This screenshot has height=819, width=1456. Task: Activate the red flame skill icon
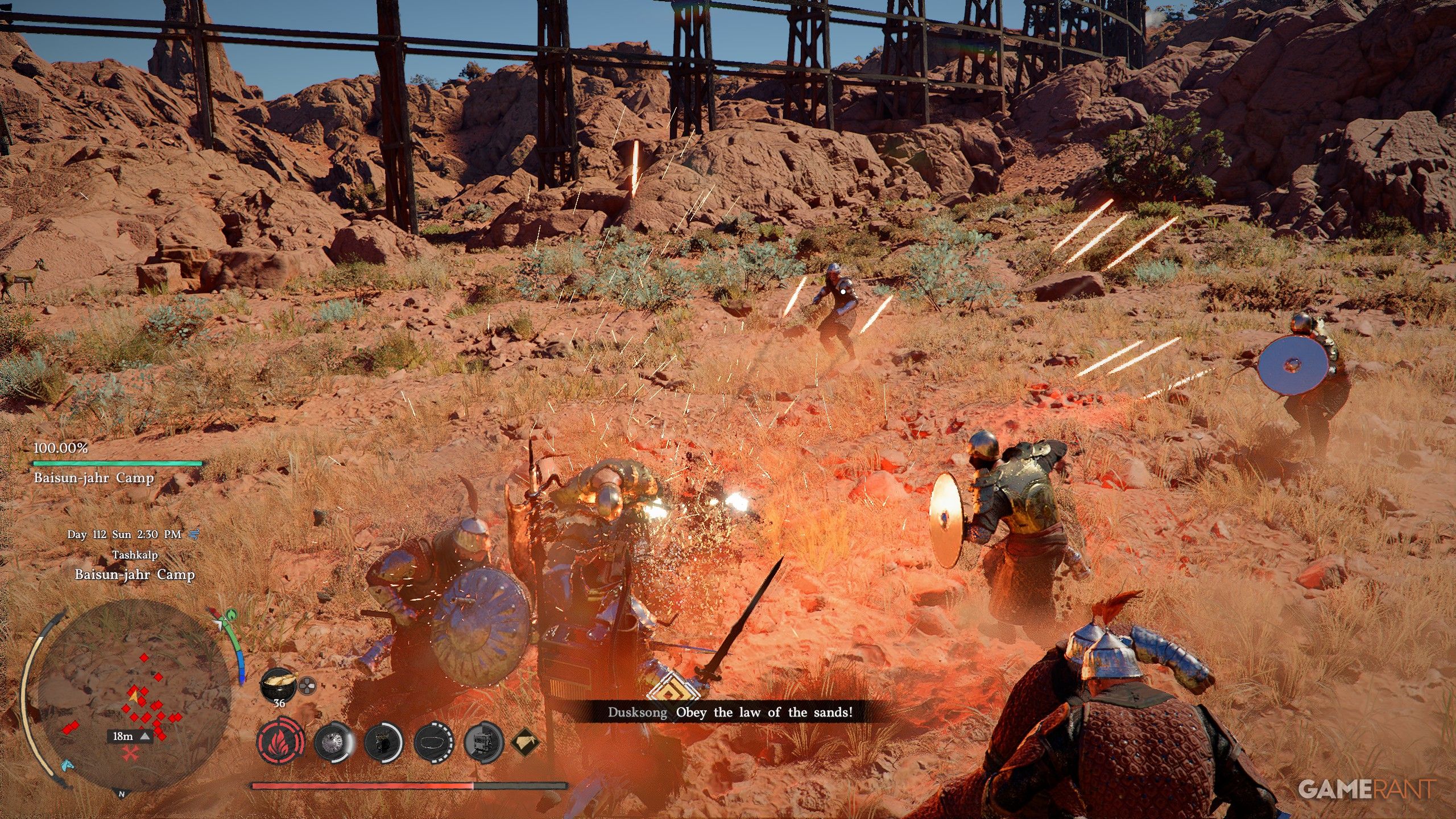click(x=280, y=742)
